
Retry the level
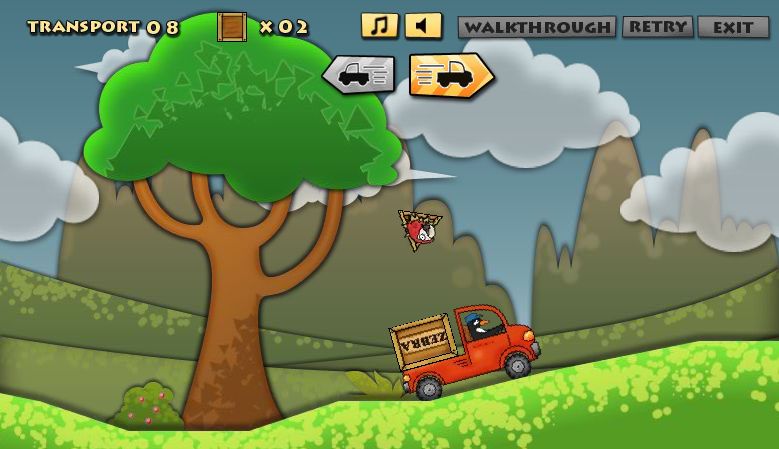pos(657,27)
